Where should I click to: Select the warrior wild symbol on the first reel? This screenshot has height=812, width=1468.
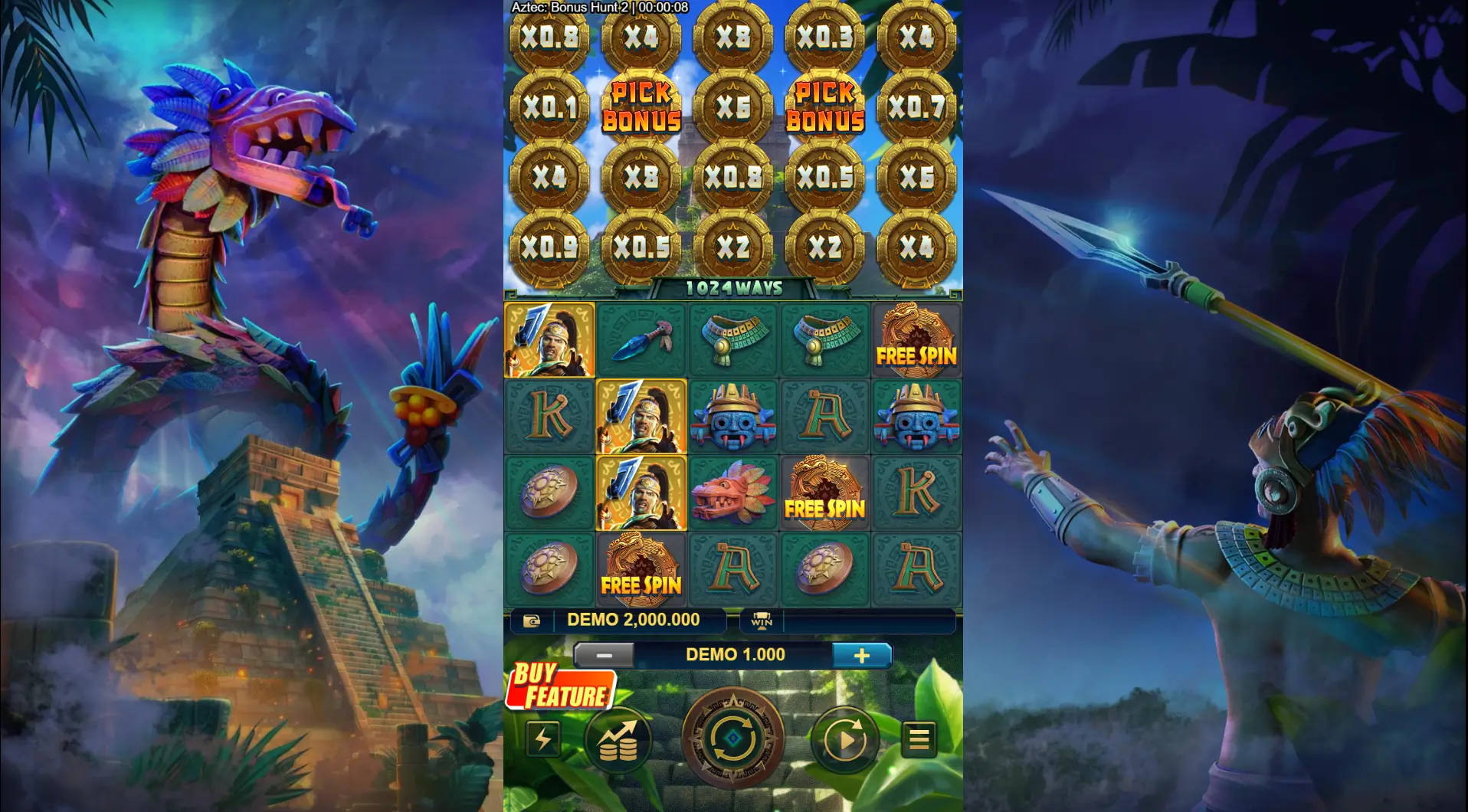549,339
